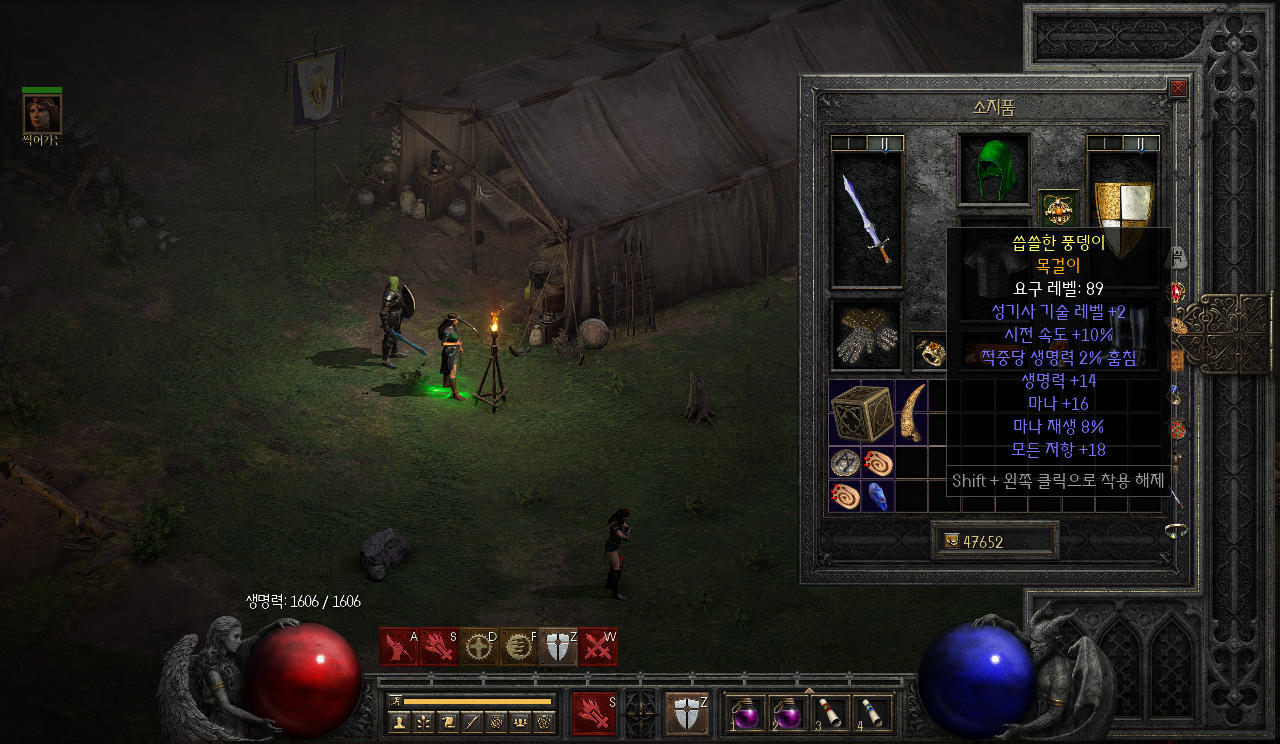Use the blue-banded scroll in belt slot 4
The image size is (1280, 744).
(x=873, y=714)
